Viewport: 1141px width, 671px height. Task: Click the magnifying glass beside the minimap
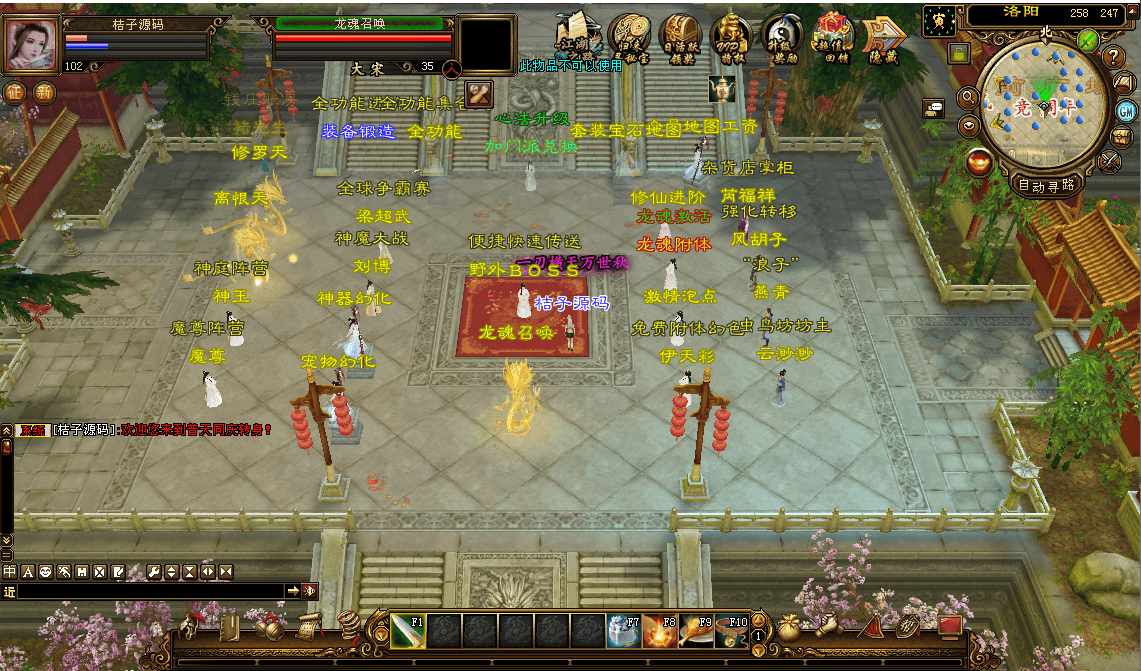[x=967, y=97]
